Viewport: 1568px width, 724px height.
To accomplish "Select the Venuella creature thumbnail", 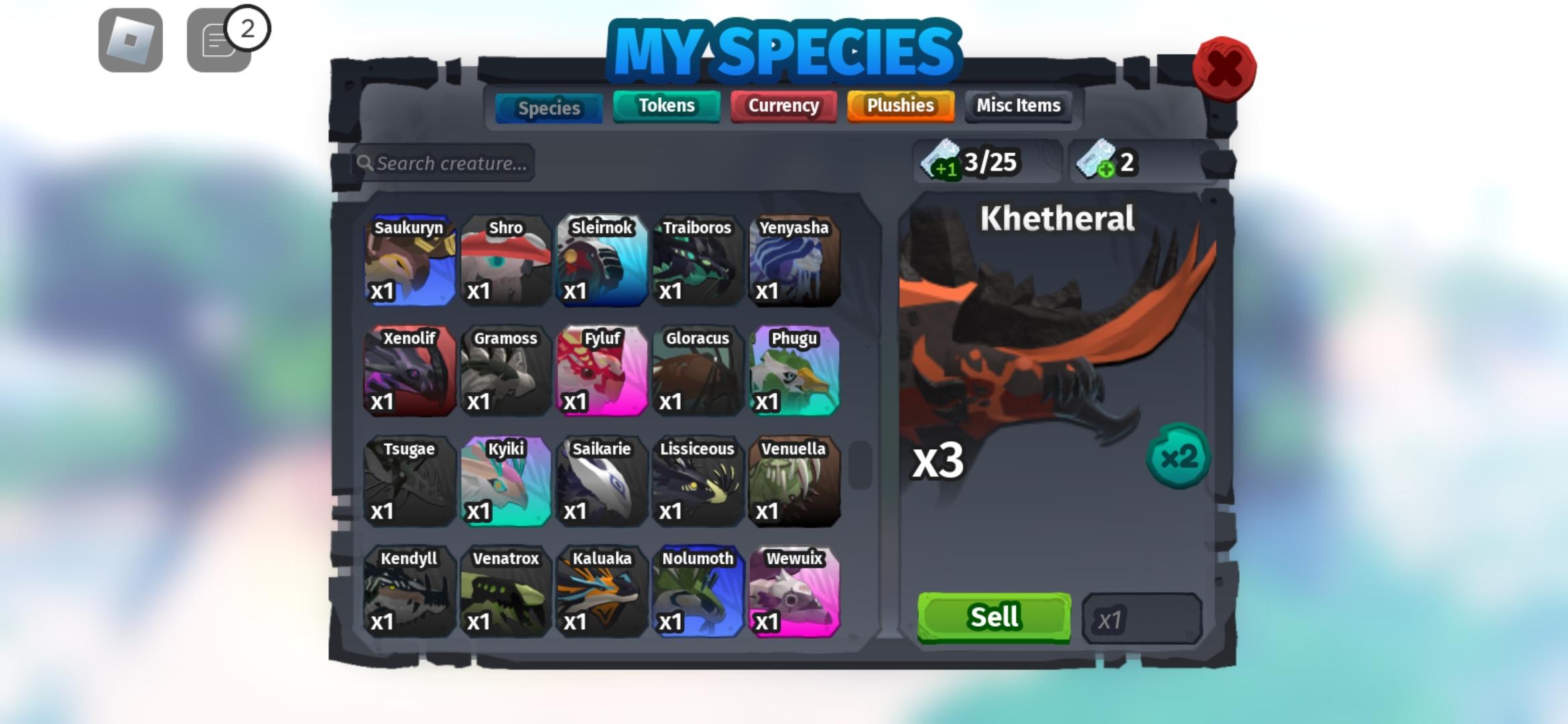I will pyautogui.click(x=794, y=484).
